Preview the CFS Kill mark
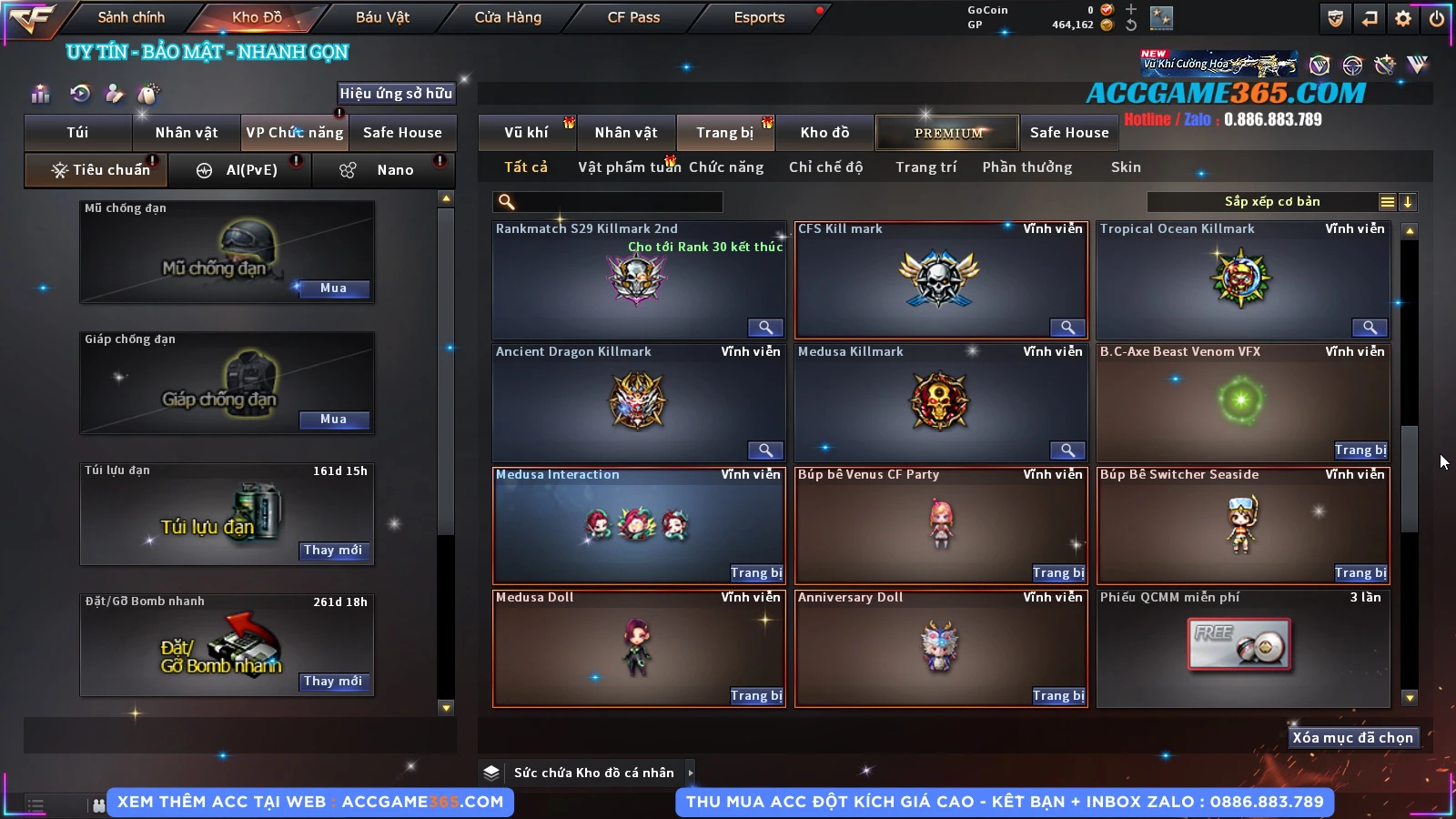Viewport: 1456px width, 819px height. click(1067, 328)
